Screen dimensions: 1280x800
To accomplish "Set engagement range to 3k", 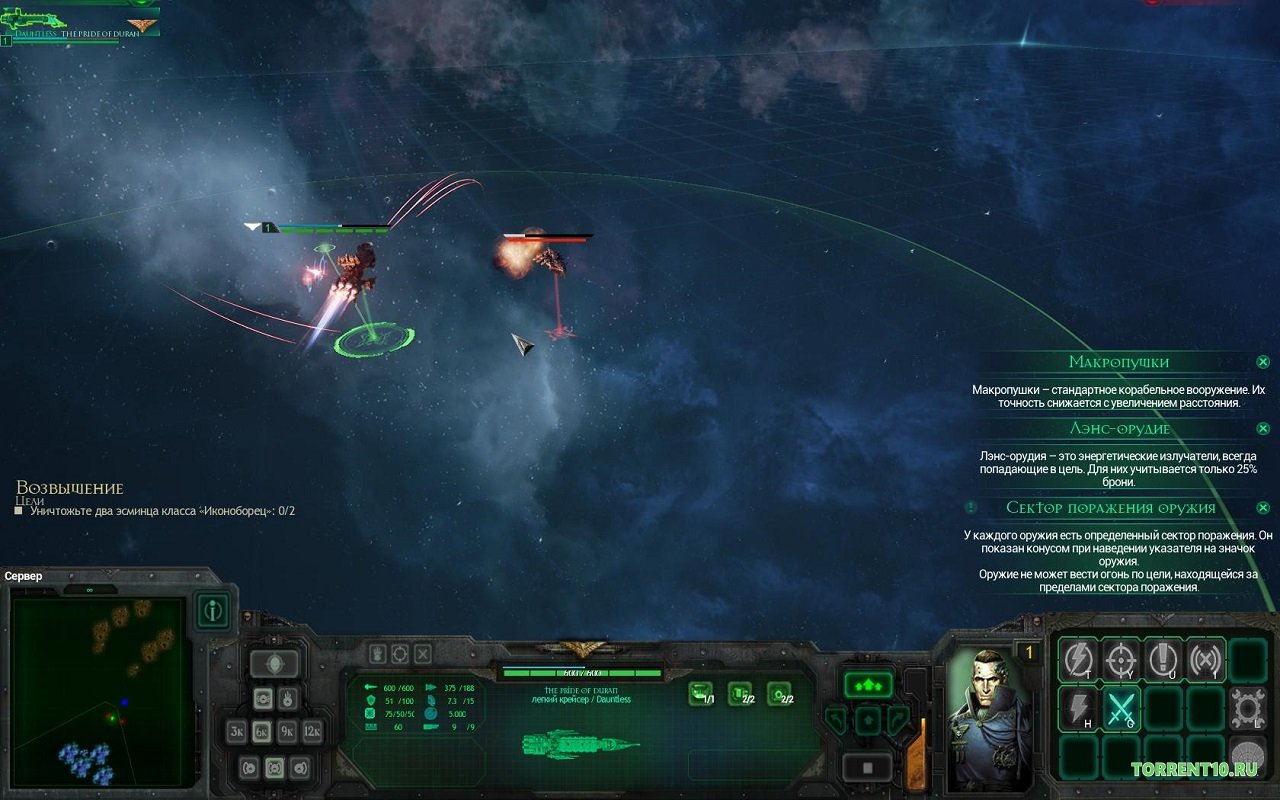I will coord(237,731).
